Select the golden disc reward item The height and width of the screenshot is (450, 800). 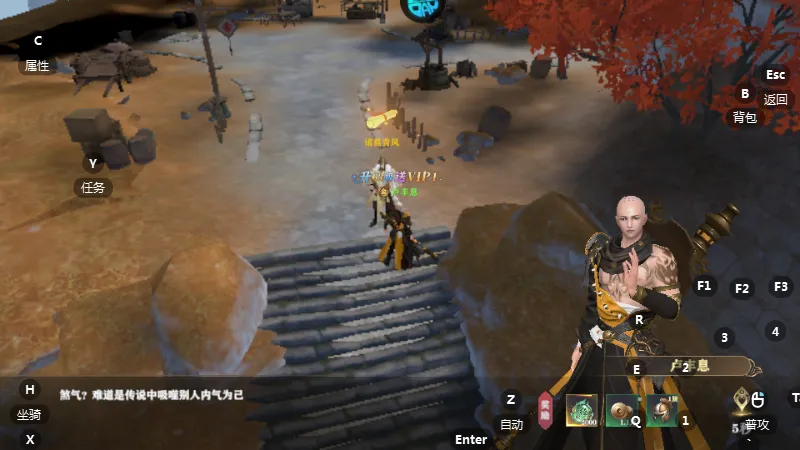pos(620,410)
